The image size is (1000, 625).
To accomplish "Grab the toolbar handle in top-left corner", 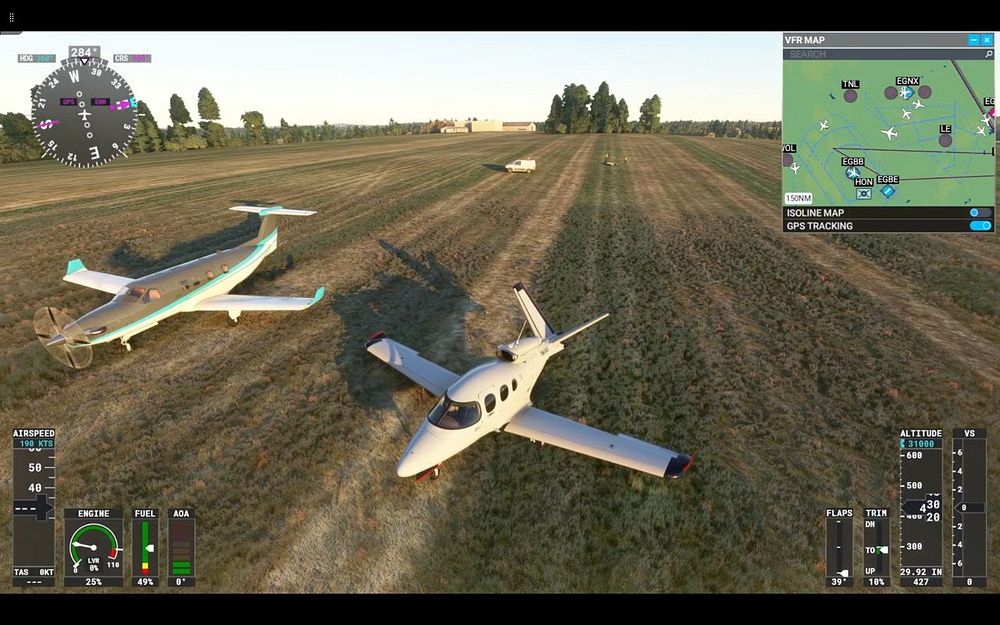I will [x=12, y=17].
